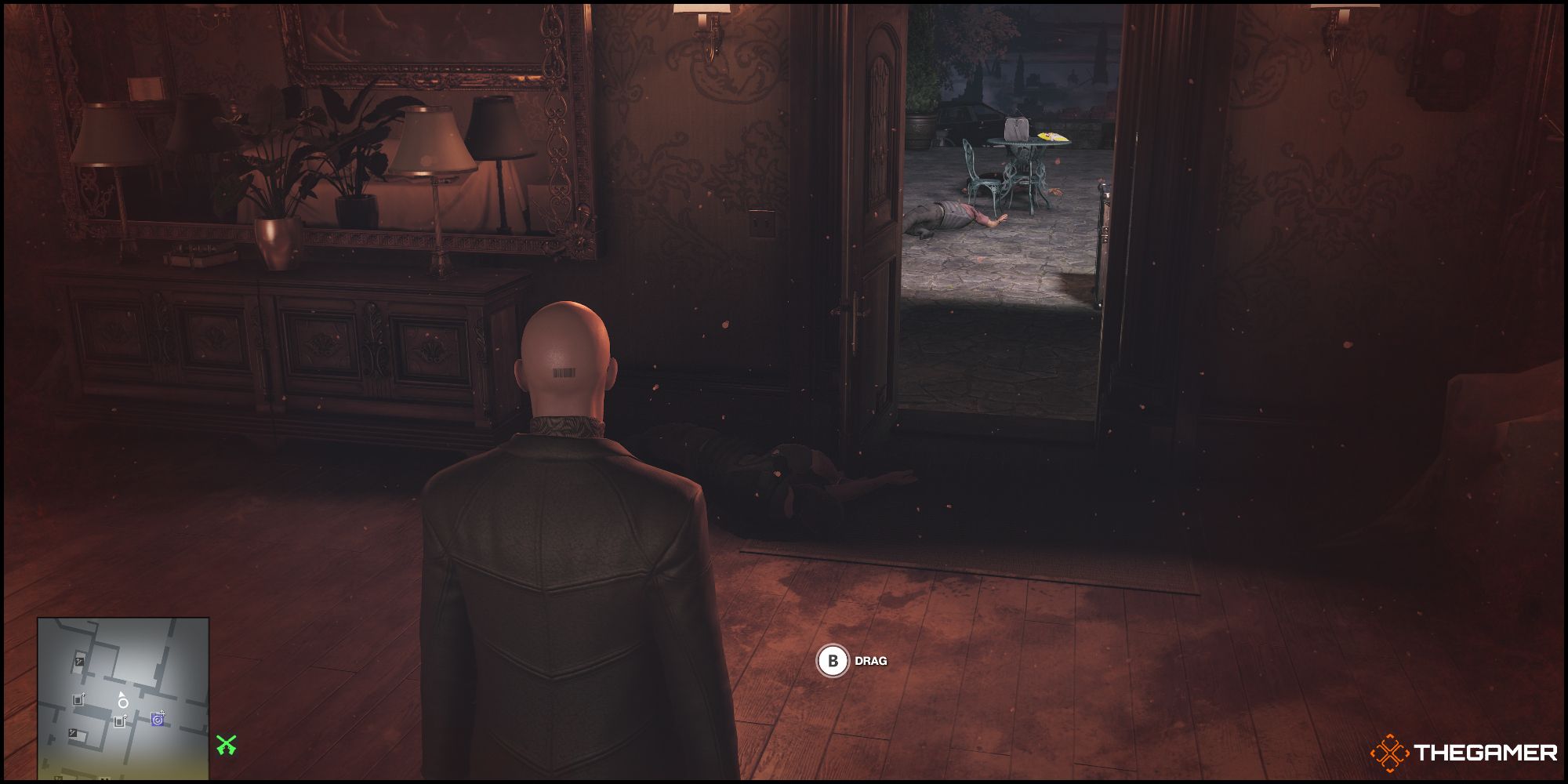Viewport: 1568px width, 784px height.
Task: Select the upper stairs icon on the minimap
Action: coord(79,661)
